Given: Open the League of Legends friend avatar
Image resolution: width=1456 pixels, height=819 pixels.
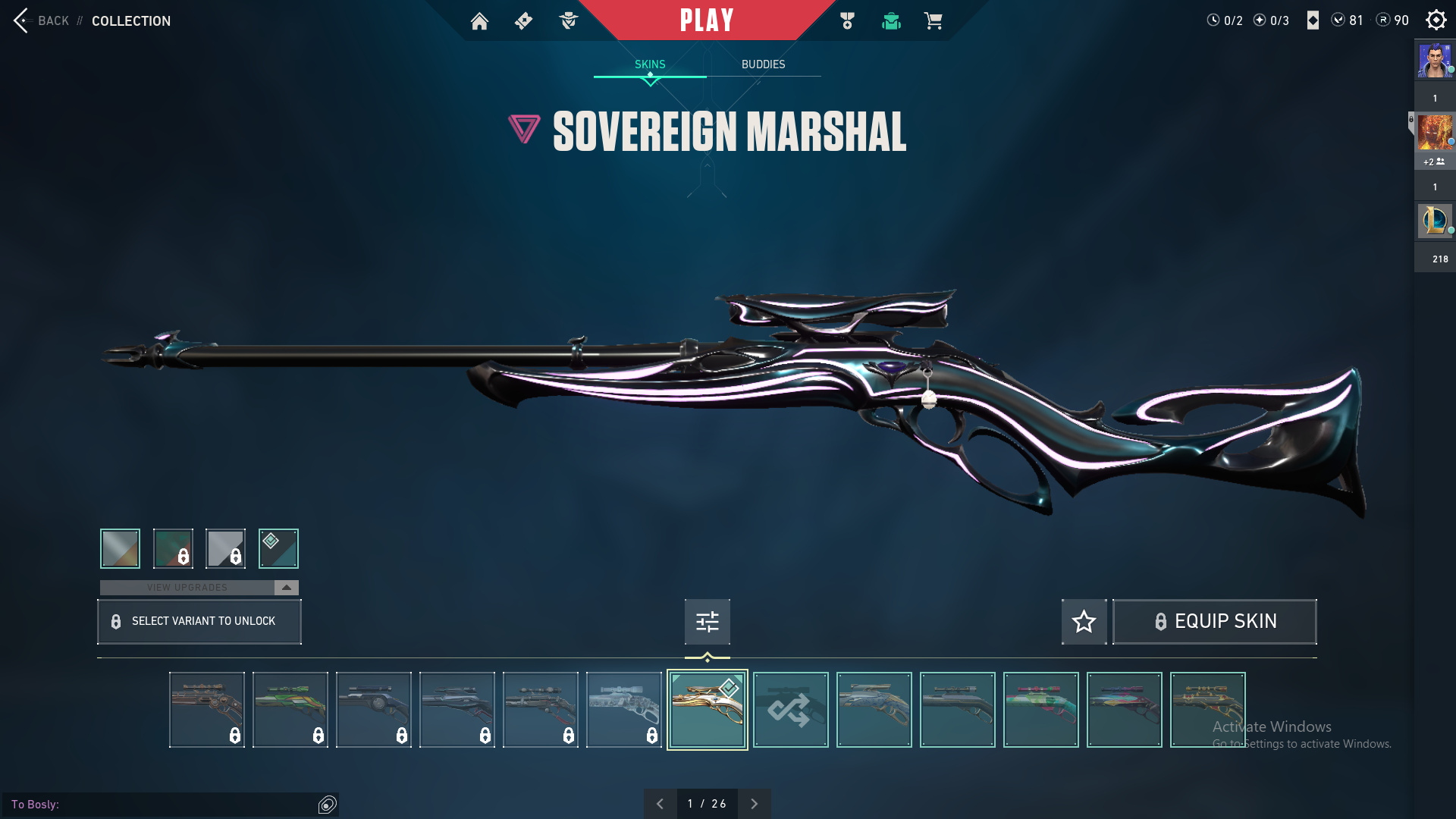Looking at the screenshot, I should click(1434, 221).
